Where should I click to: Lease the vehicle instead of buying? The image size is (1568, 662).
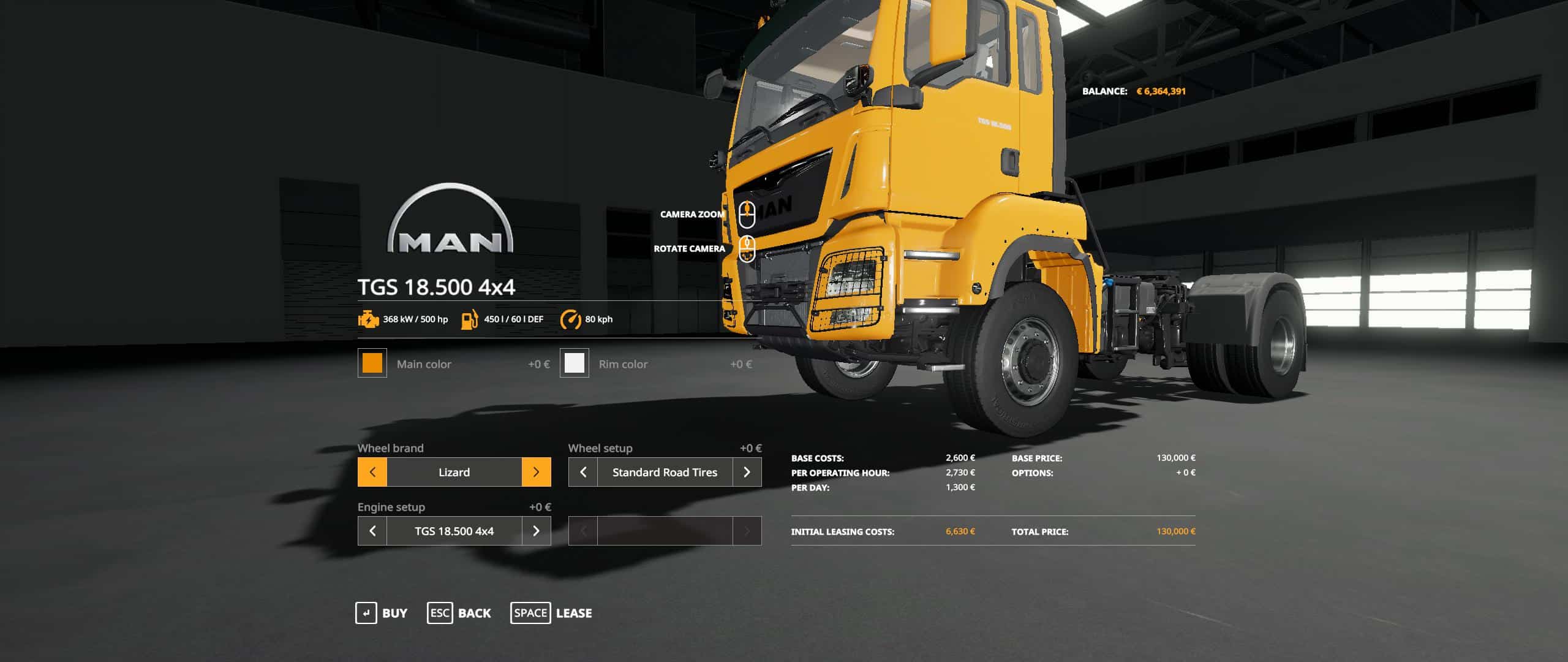(551, 613)
